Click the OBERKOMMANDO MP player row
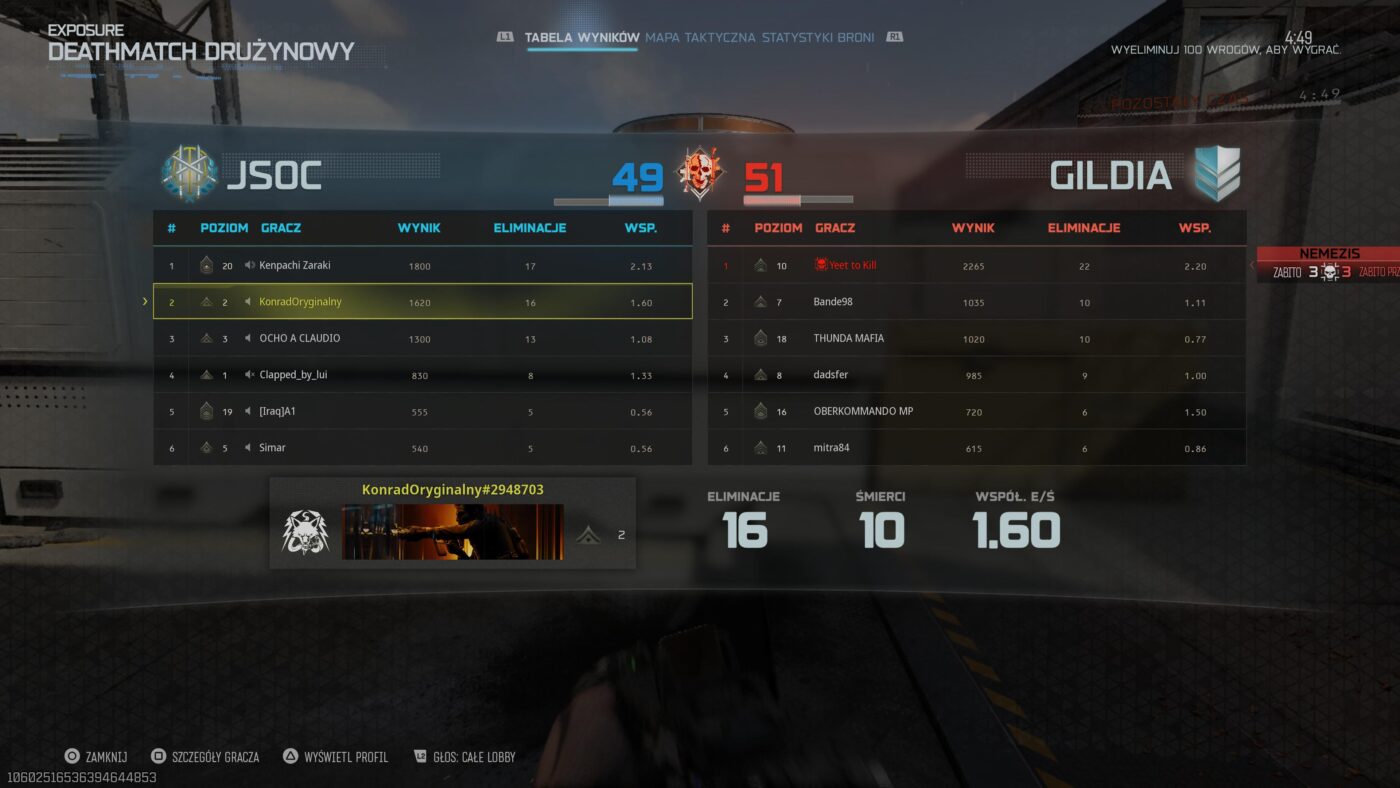 (x=976, y=412)
